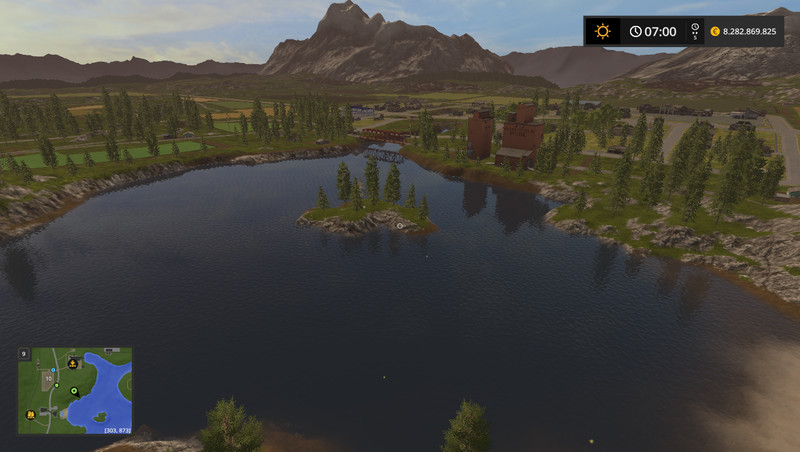
Task: Click the green player marker on minimap
Action: coord(74,391)
